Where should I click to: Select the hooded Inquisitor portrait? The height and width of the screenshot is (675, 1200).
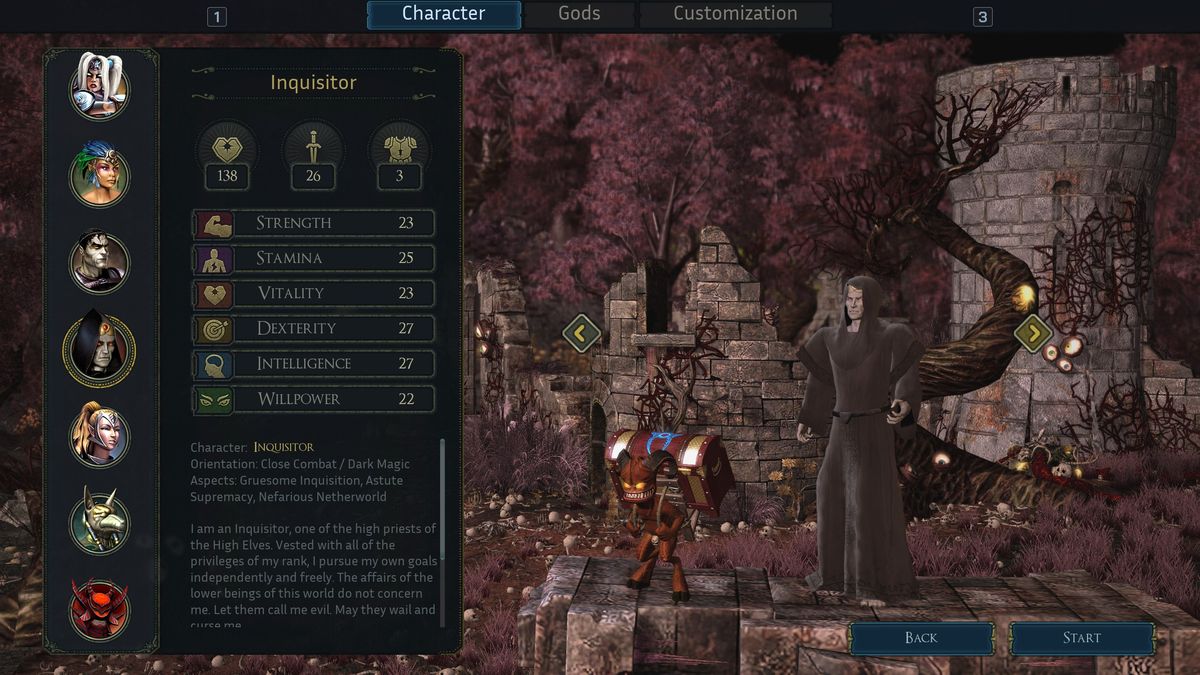(99, 348)
